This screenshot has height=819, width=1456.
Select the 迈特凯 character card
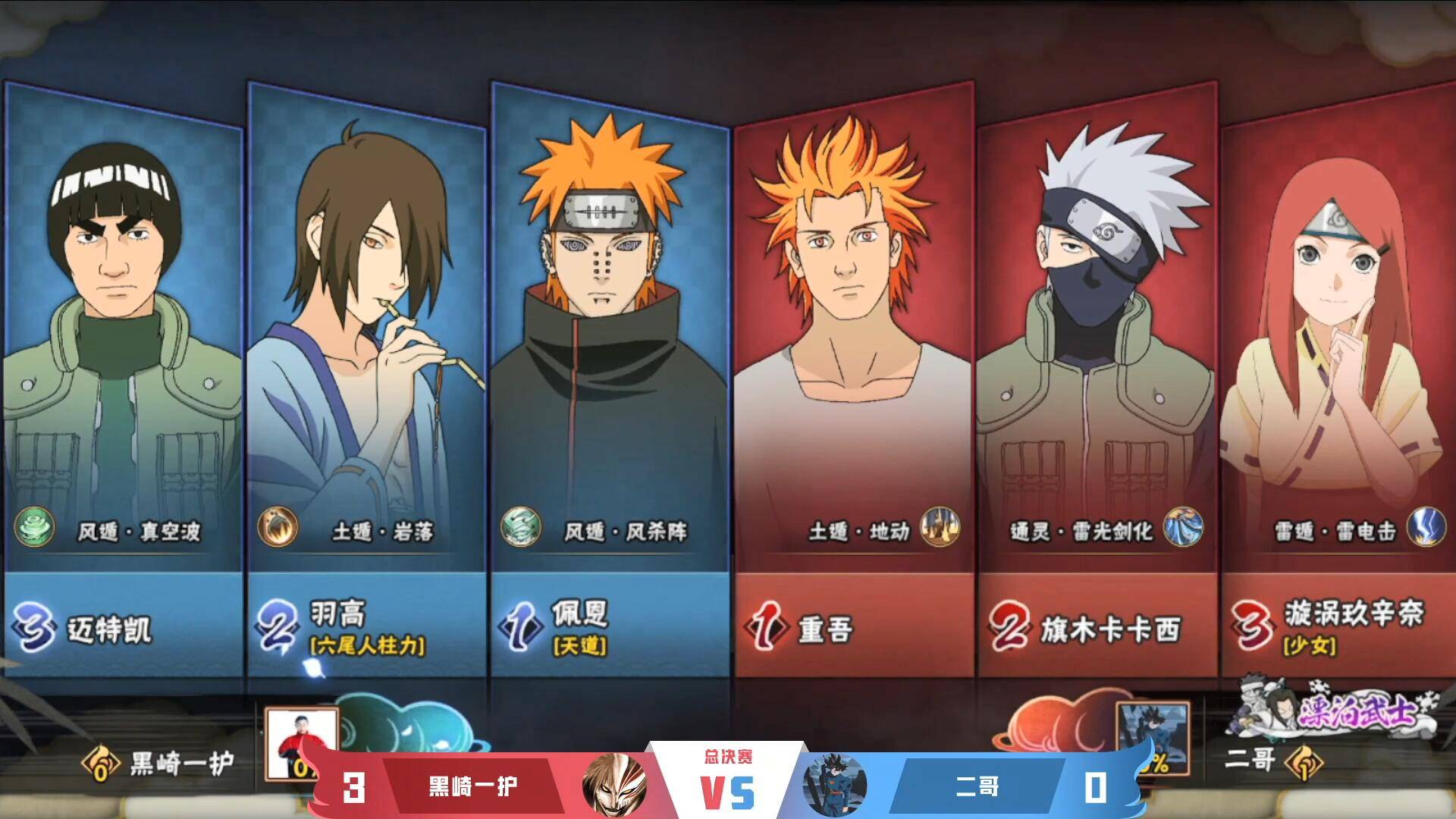123,379
